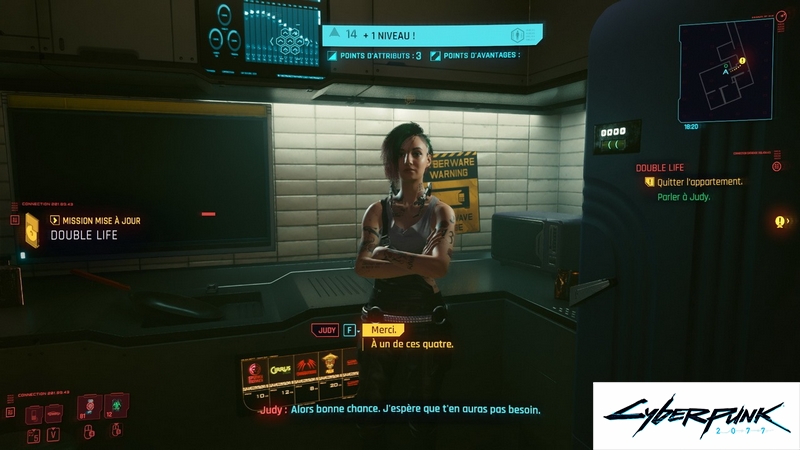The width and height of the screenshot is (800, 450).
Task: Open the "Points d'attributs" indicator
Action: (375, 56)
